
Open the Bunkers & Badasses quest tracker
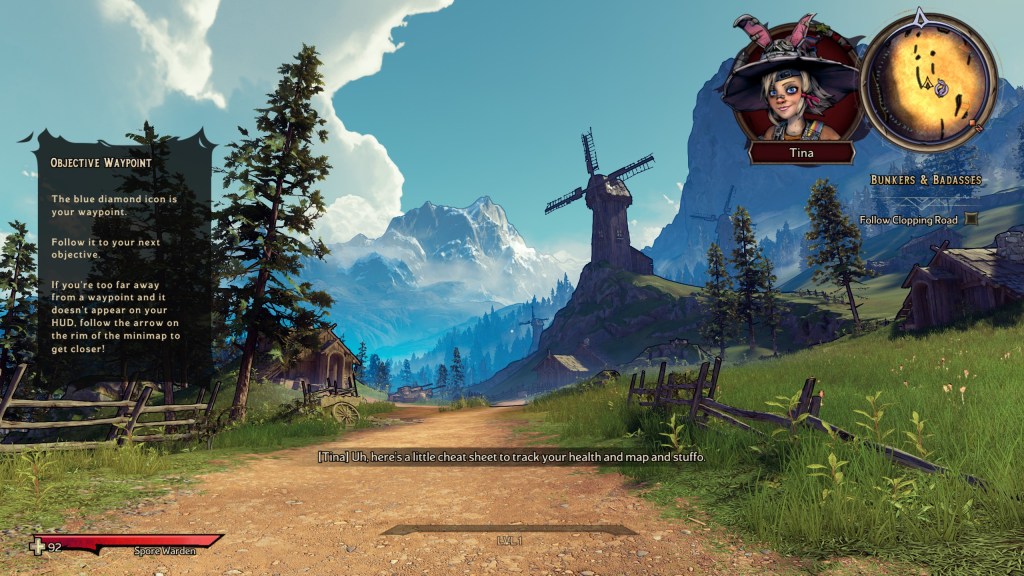point(925,180)
